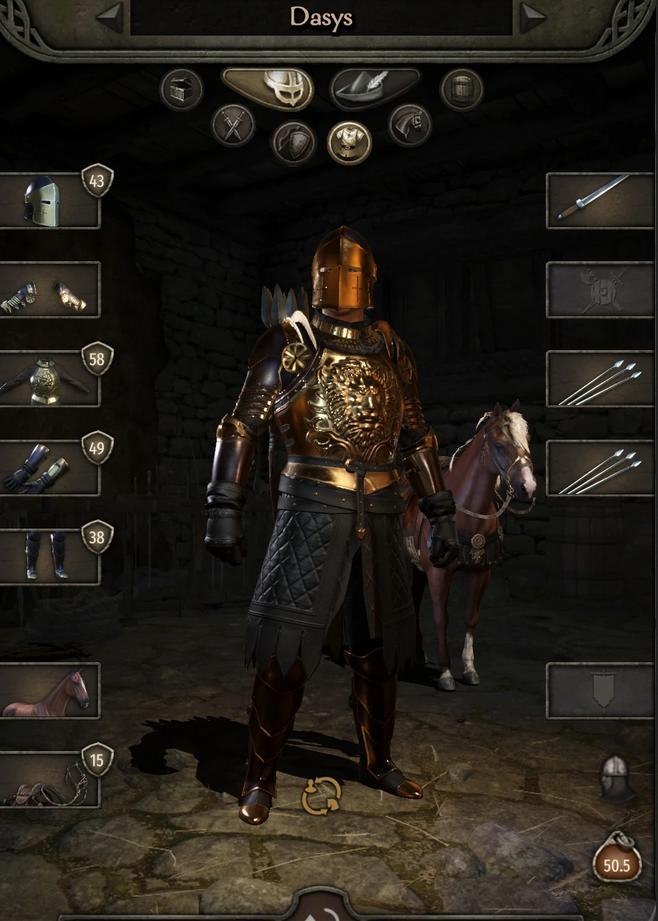Select the equipped helmet slot
658x921 pixels.
pos(49,201)
